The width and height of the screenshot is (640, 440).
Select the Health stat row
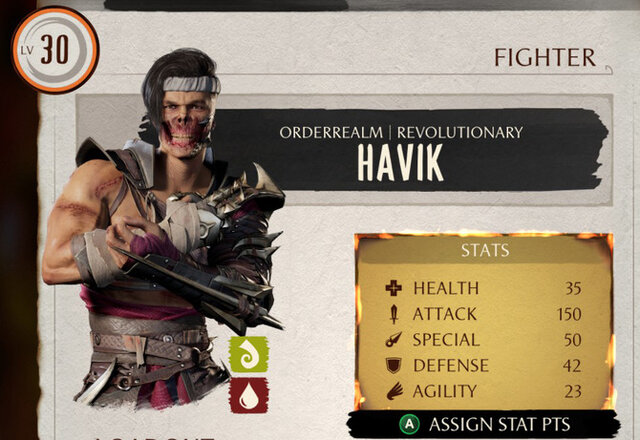click(483, 288)
